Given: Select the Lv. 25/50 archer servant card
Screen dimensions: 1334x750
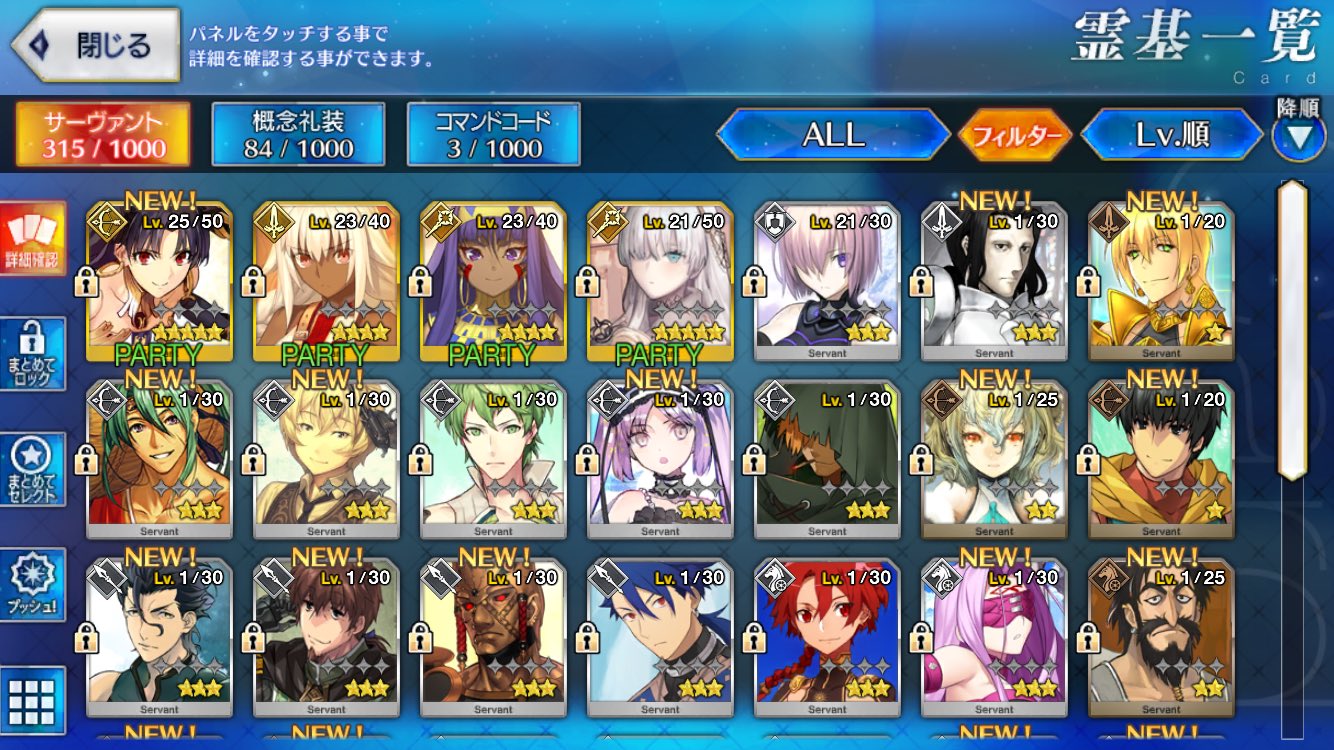Looking at the screenshot, I should point(160,282).
